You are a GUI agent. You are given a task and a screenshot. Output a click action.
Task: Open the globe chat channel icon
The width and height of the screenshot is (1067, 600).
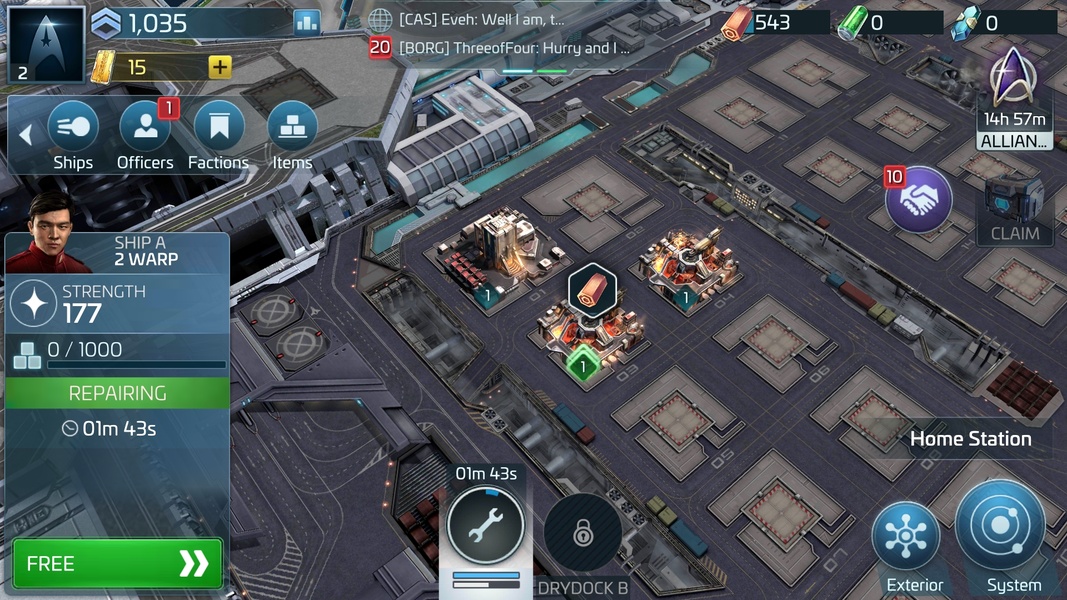click(x=380, y=20)
